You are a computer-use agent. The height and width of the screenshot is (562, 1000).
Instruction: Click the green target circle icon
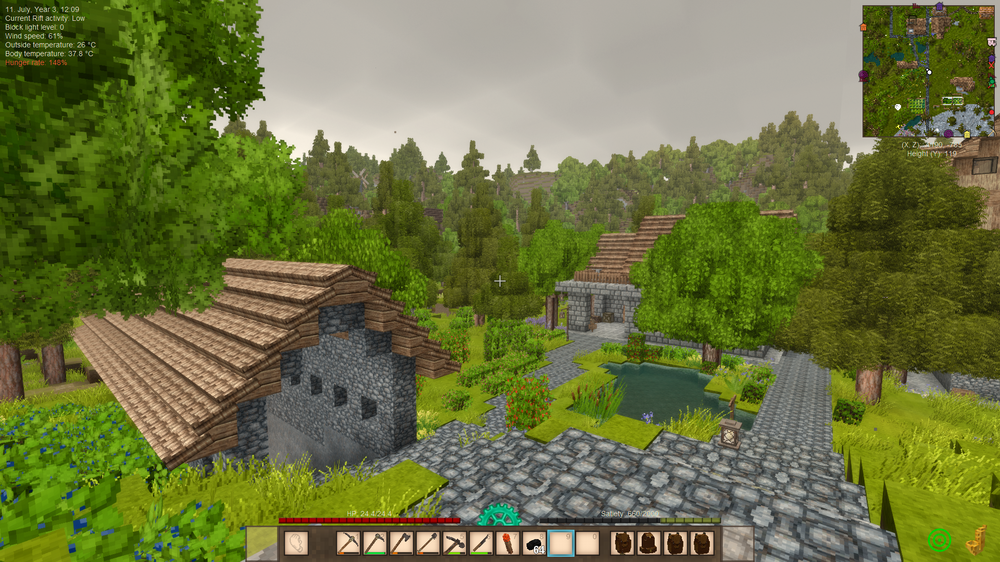[939, 540]
